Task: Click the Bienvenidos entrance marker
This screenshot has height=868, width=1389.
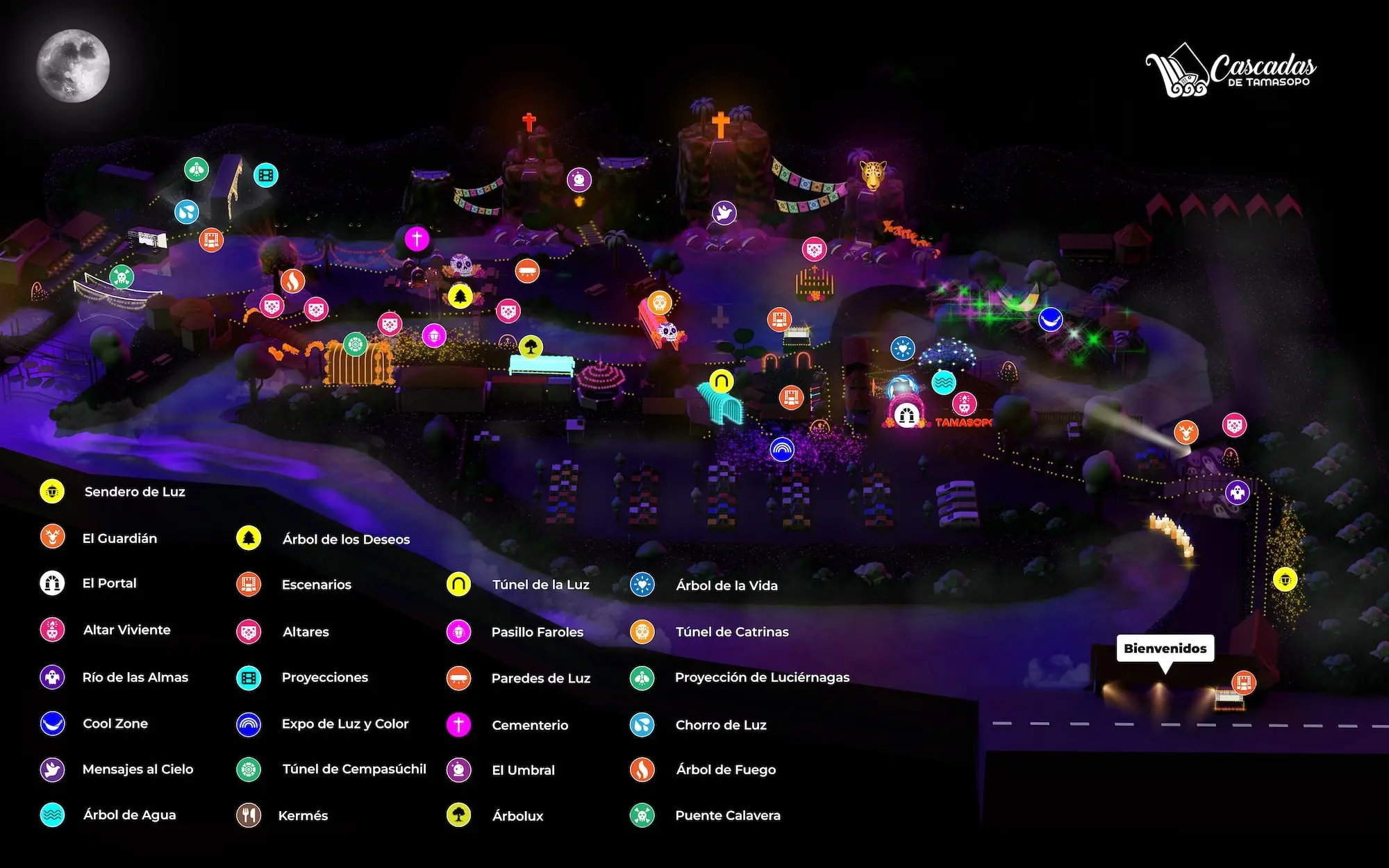Action: click(1165, 649)
